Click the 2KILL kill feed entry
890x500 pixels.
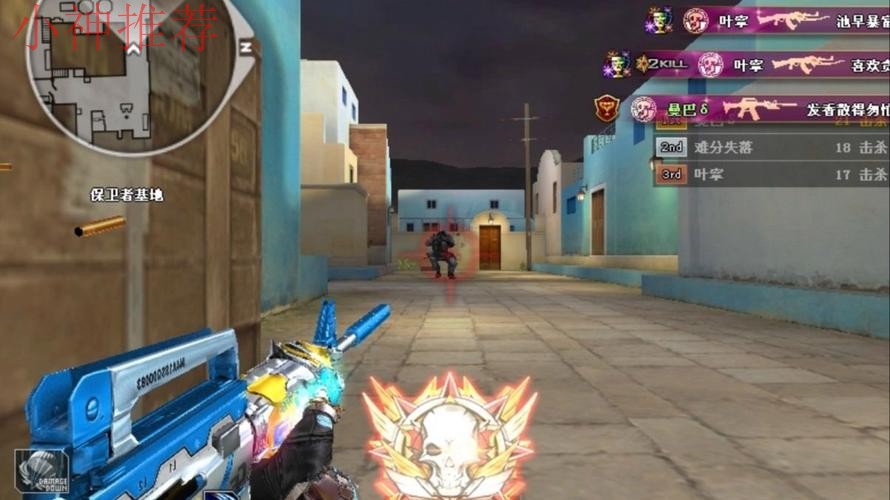click(745, 65)
